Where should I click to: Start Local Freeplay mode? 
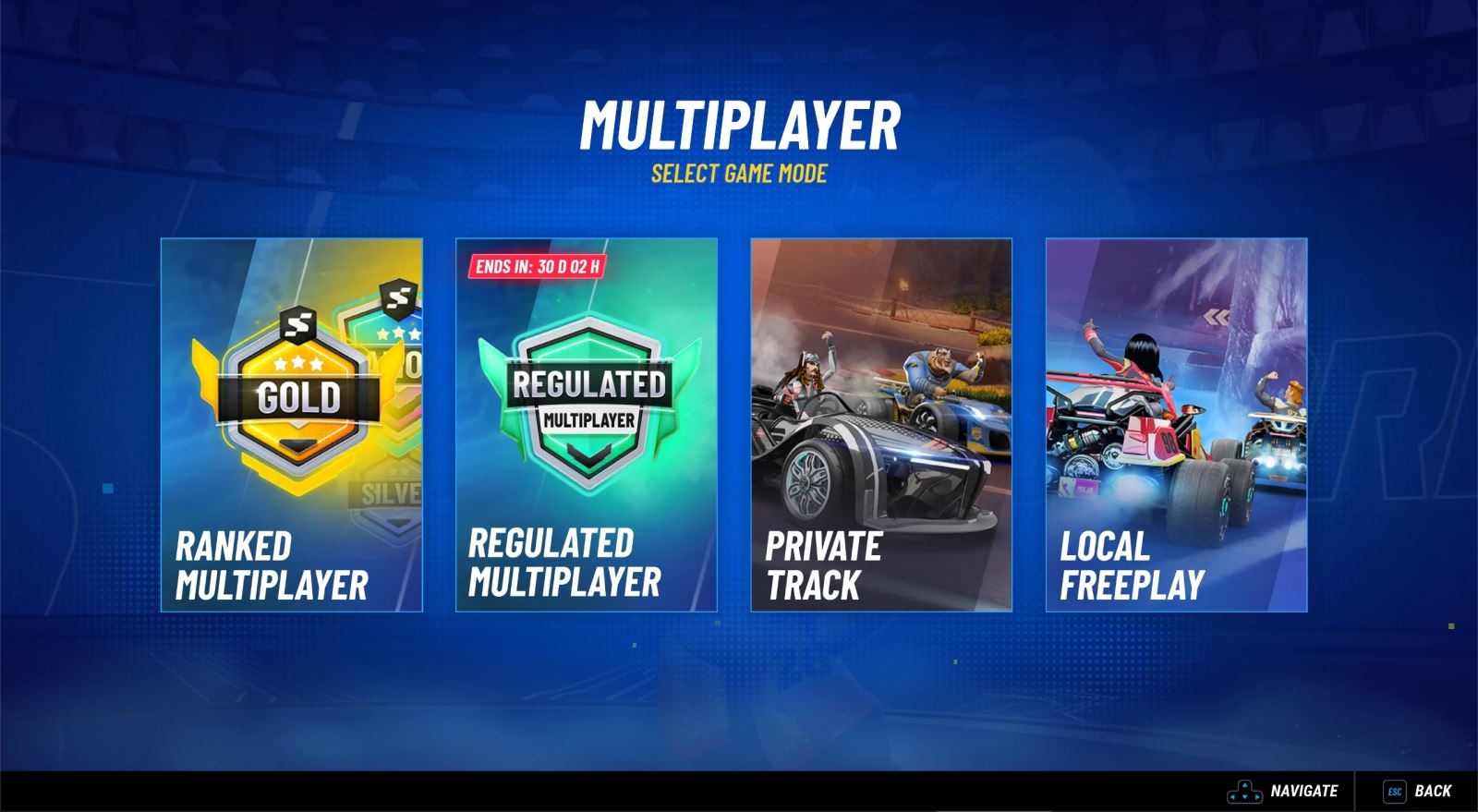pos(1175,425)
